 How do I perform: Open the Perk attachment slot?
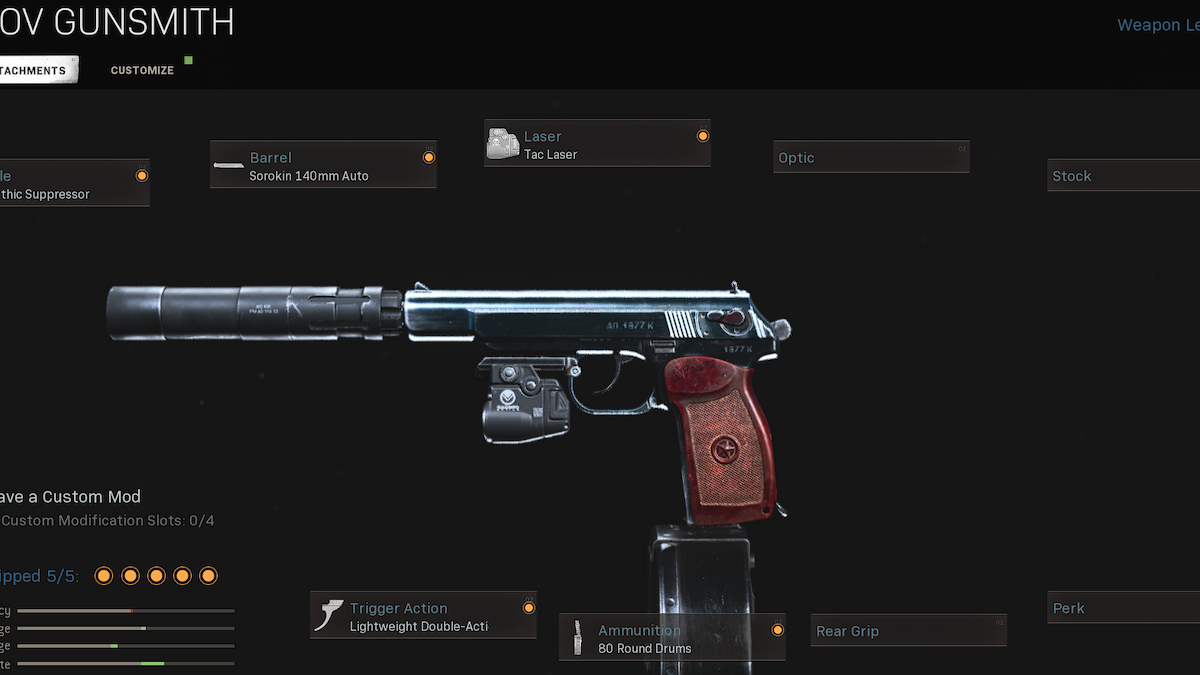coord(1122,608)
